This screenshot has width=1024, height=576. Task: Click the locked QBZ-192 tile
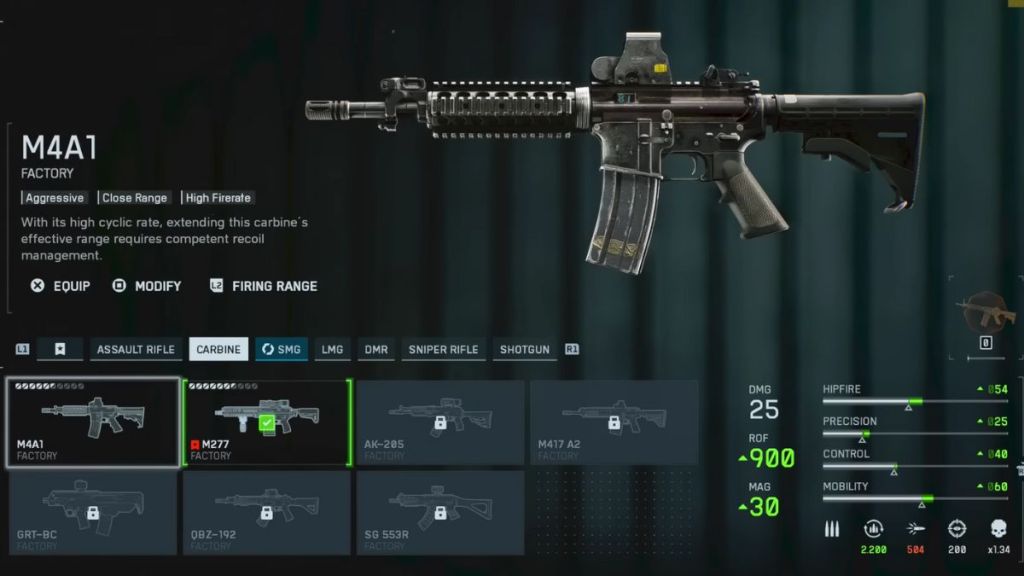pos(266,512)
